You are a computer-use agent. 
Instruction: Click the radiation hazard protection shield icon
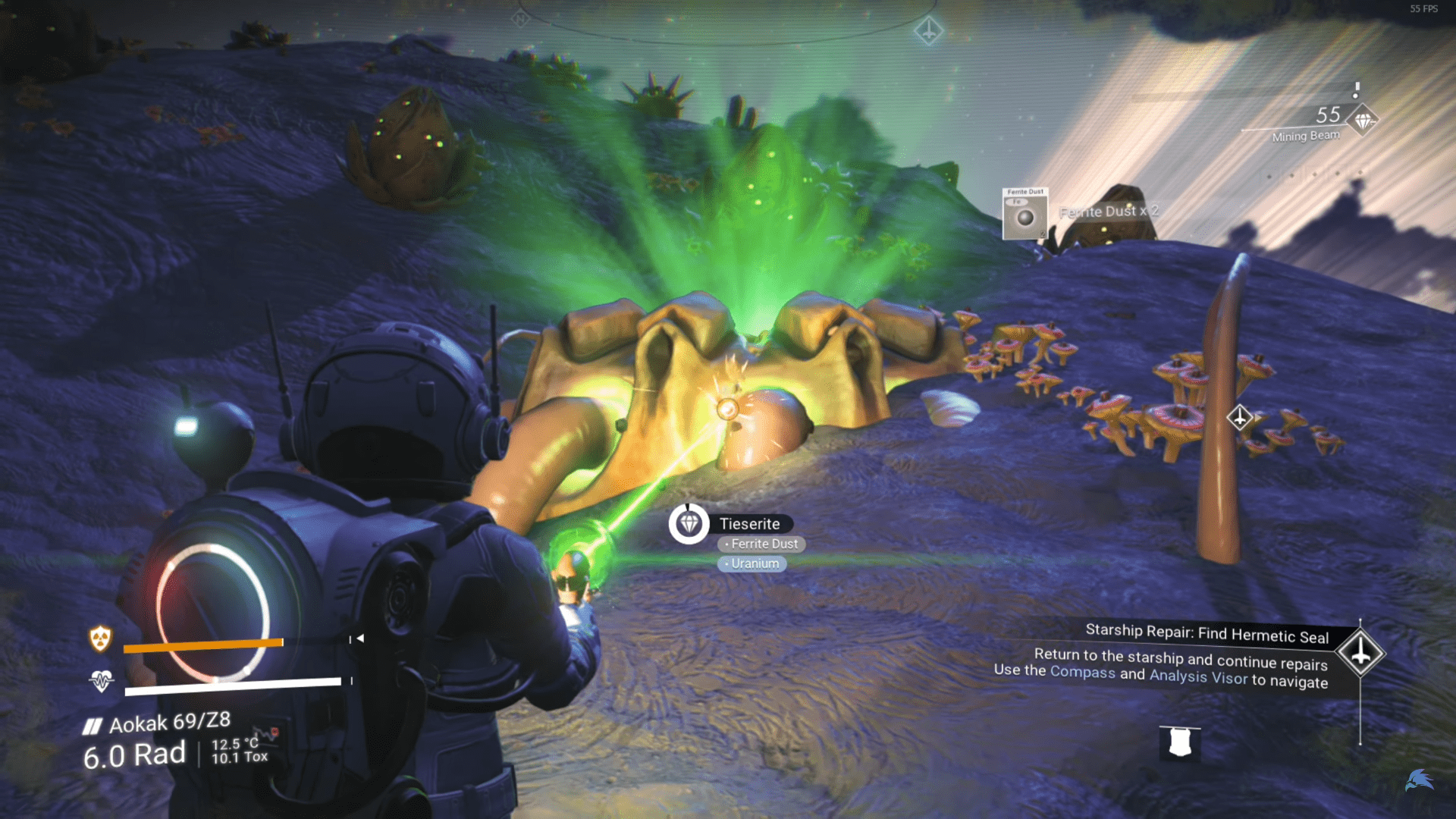coord(101,639)
